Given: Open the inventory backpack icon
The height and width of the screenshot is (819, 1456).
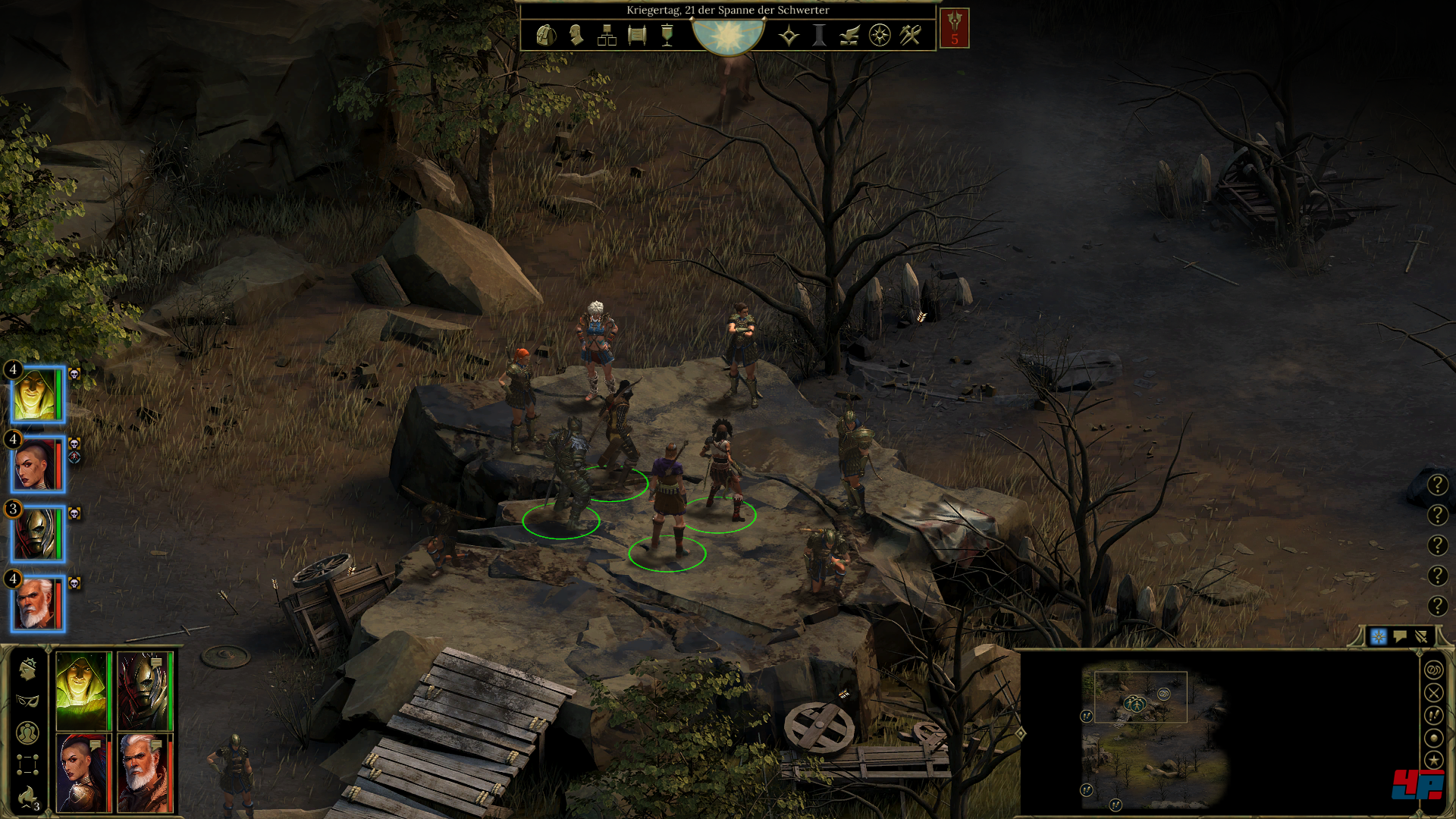Looking at the screenshot, I should 545,35.
